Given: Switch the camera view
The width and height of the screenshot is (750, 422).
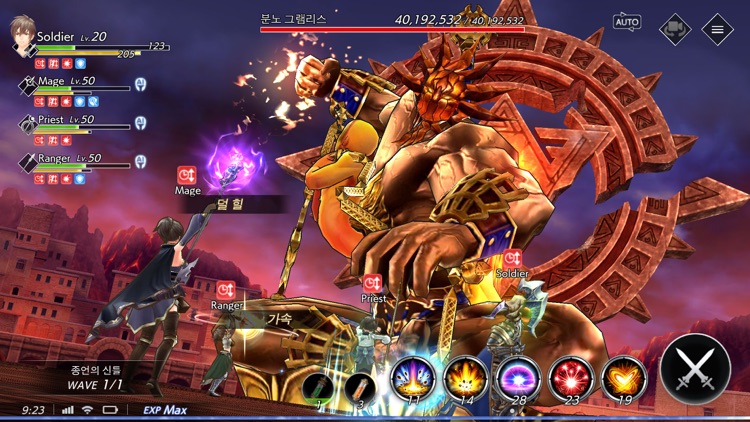Looking at the screenshot, I should (675, 28).
